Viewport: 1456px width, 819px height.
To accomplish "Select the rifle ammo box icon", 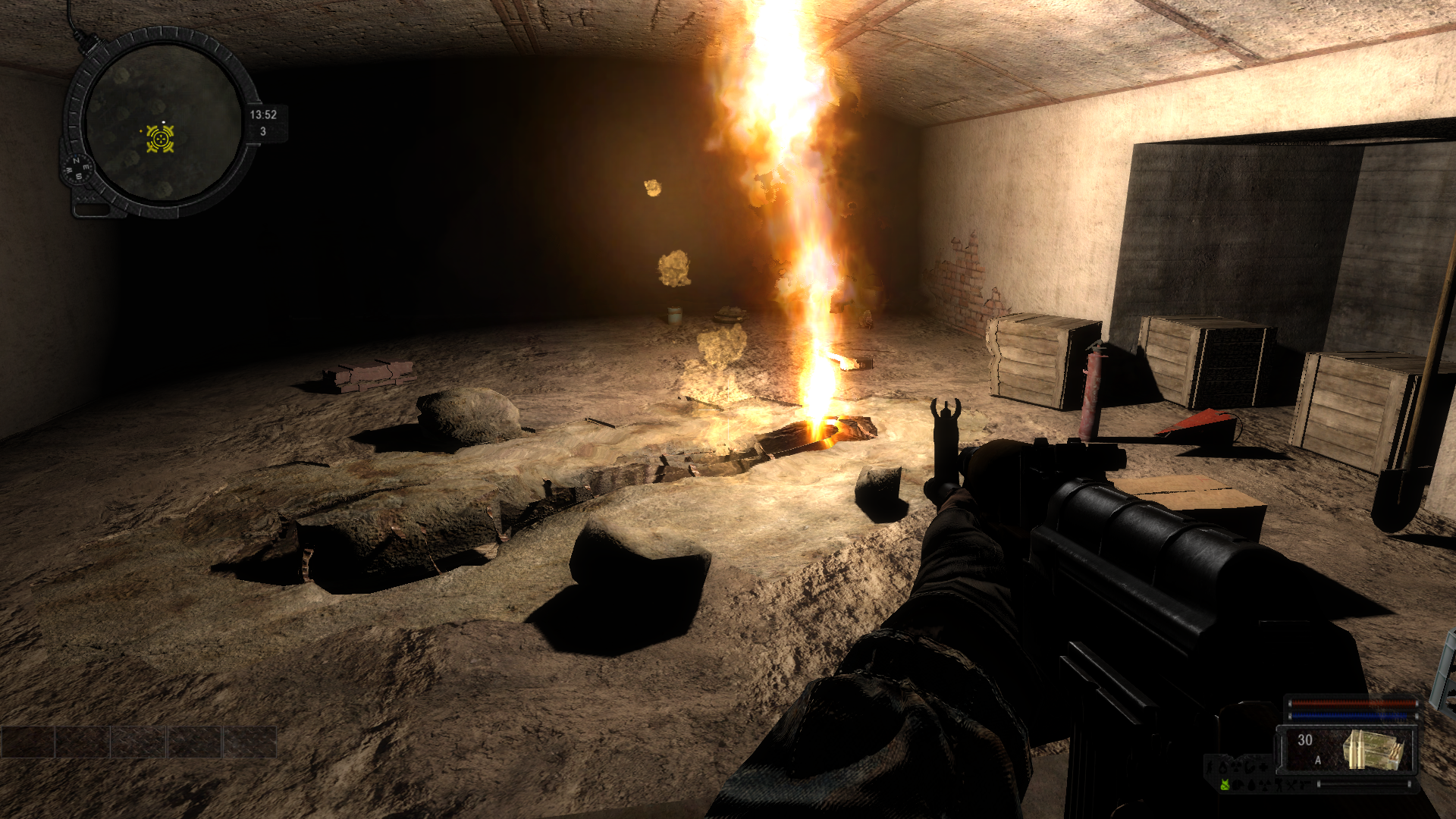I will (x=1373, y=749).
